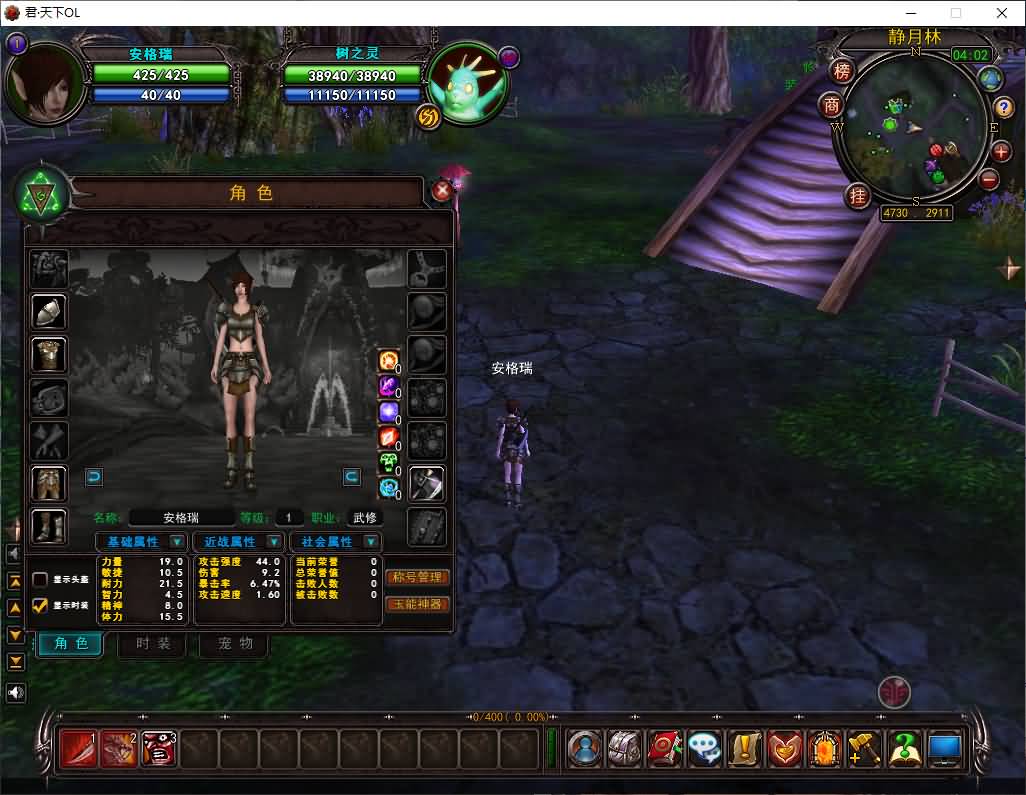
Task: Zoom in the minimap with plus button
Action: 1001,152
